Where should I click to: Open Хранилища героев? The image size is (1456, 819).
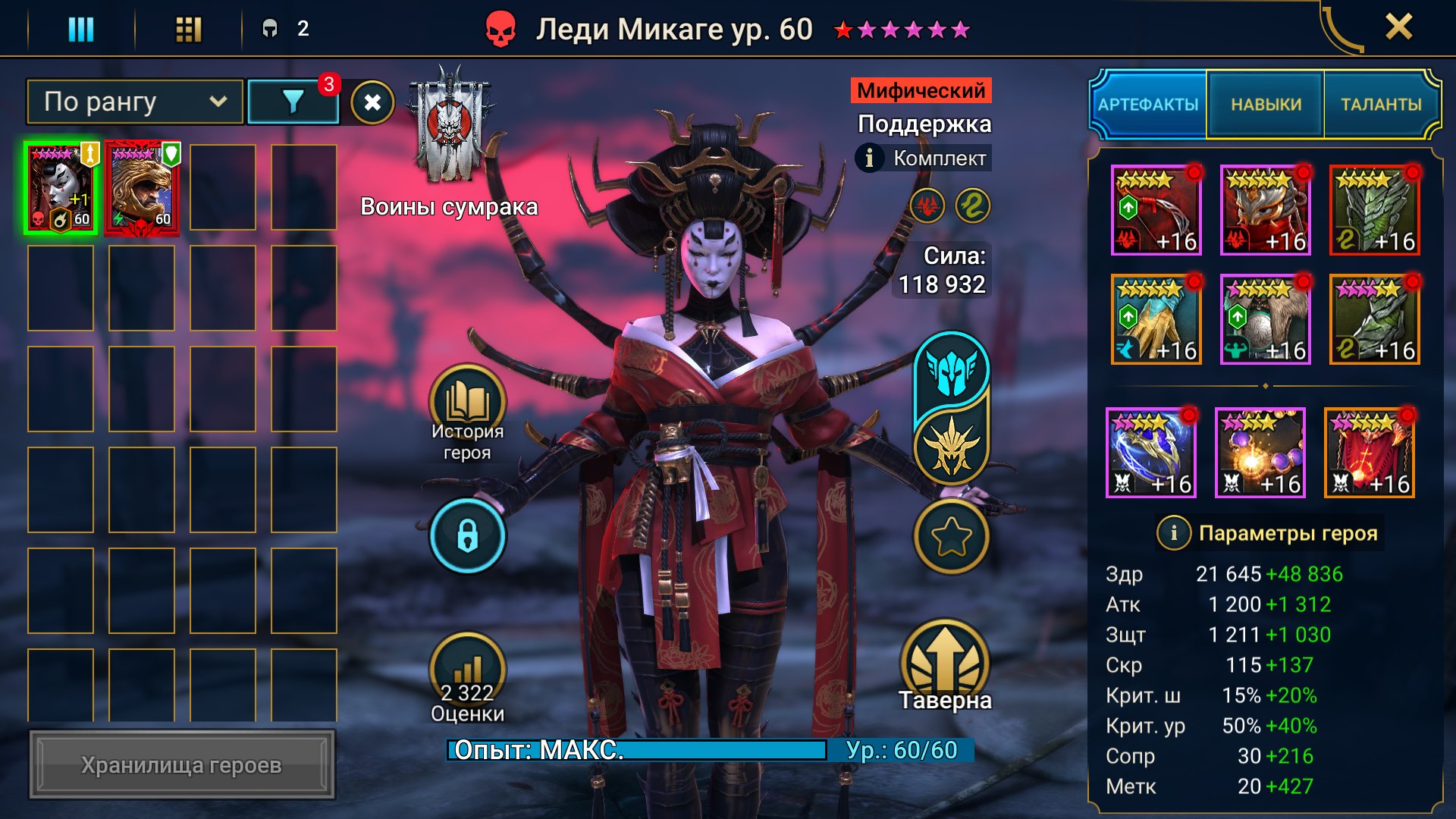click(182, 764)
